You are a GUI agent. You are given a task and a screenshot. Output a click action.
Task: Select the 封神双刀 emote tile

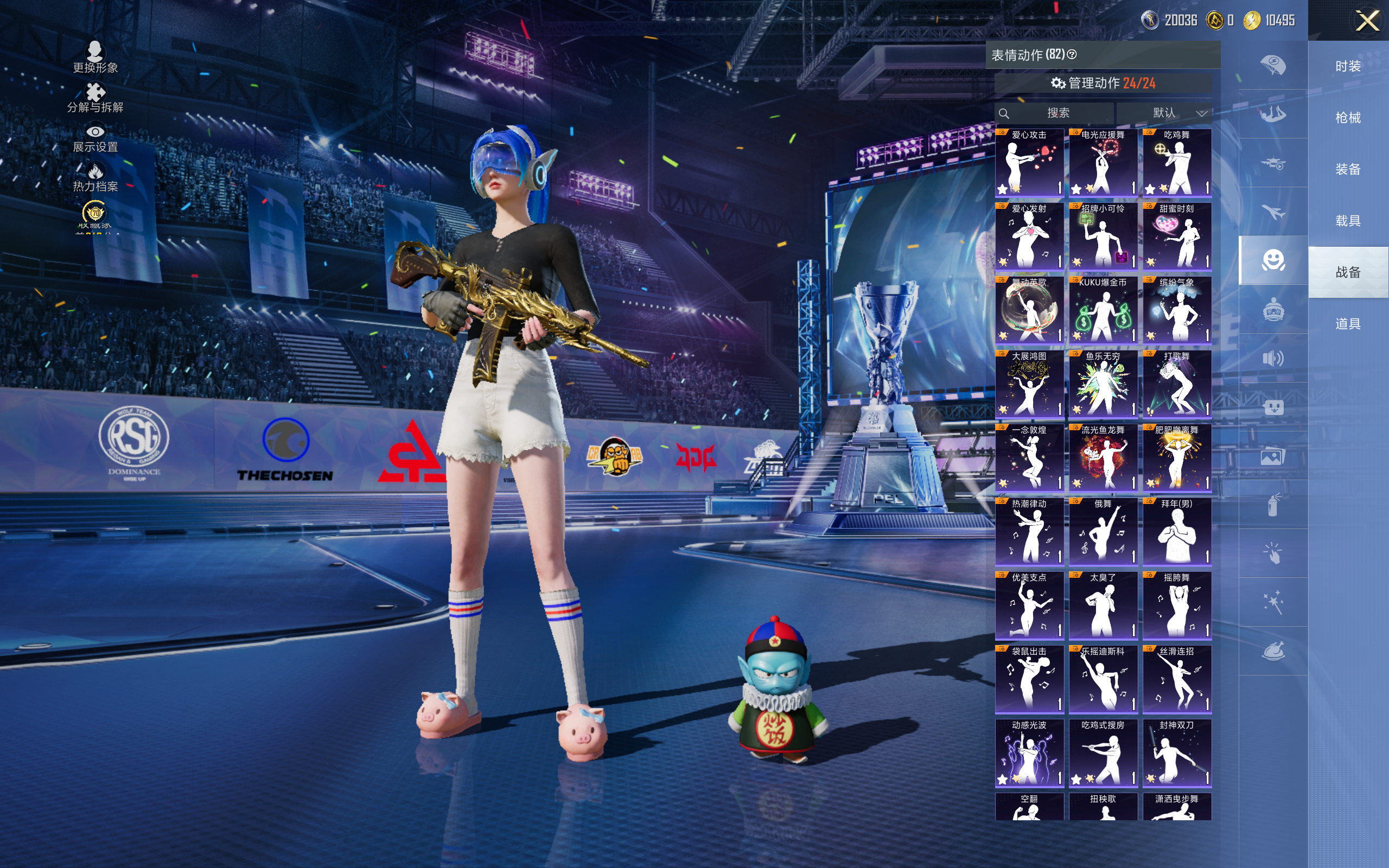click(x=1177, y=753)
